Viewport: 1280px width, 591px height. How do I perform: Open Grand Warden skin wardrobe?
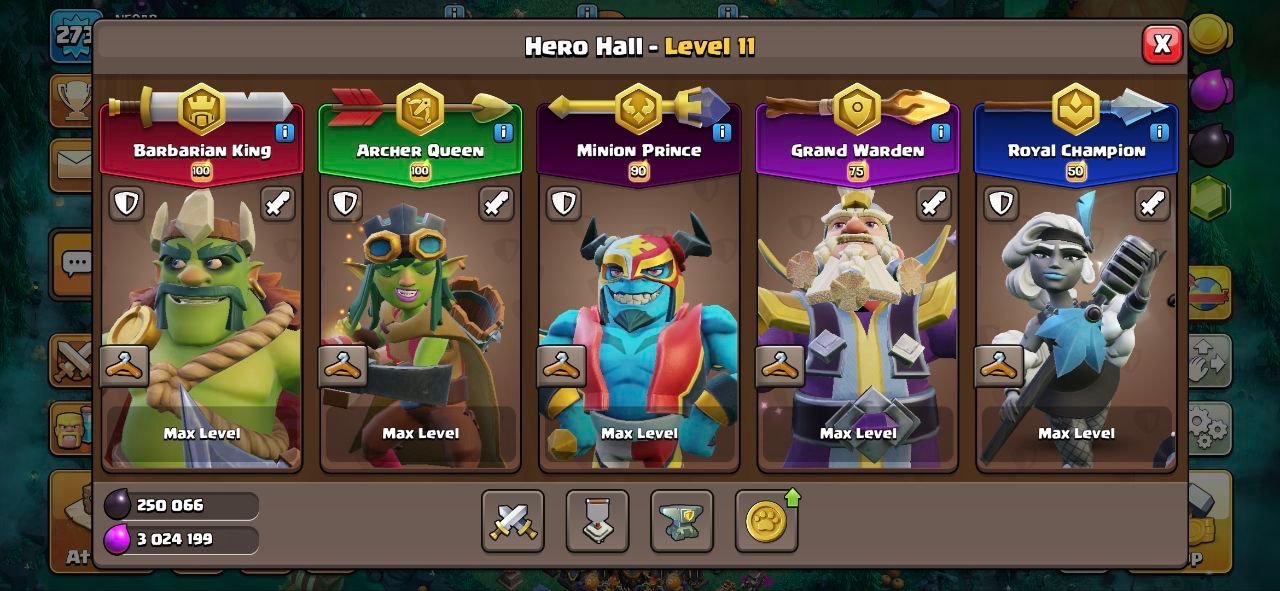[780, 366]
